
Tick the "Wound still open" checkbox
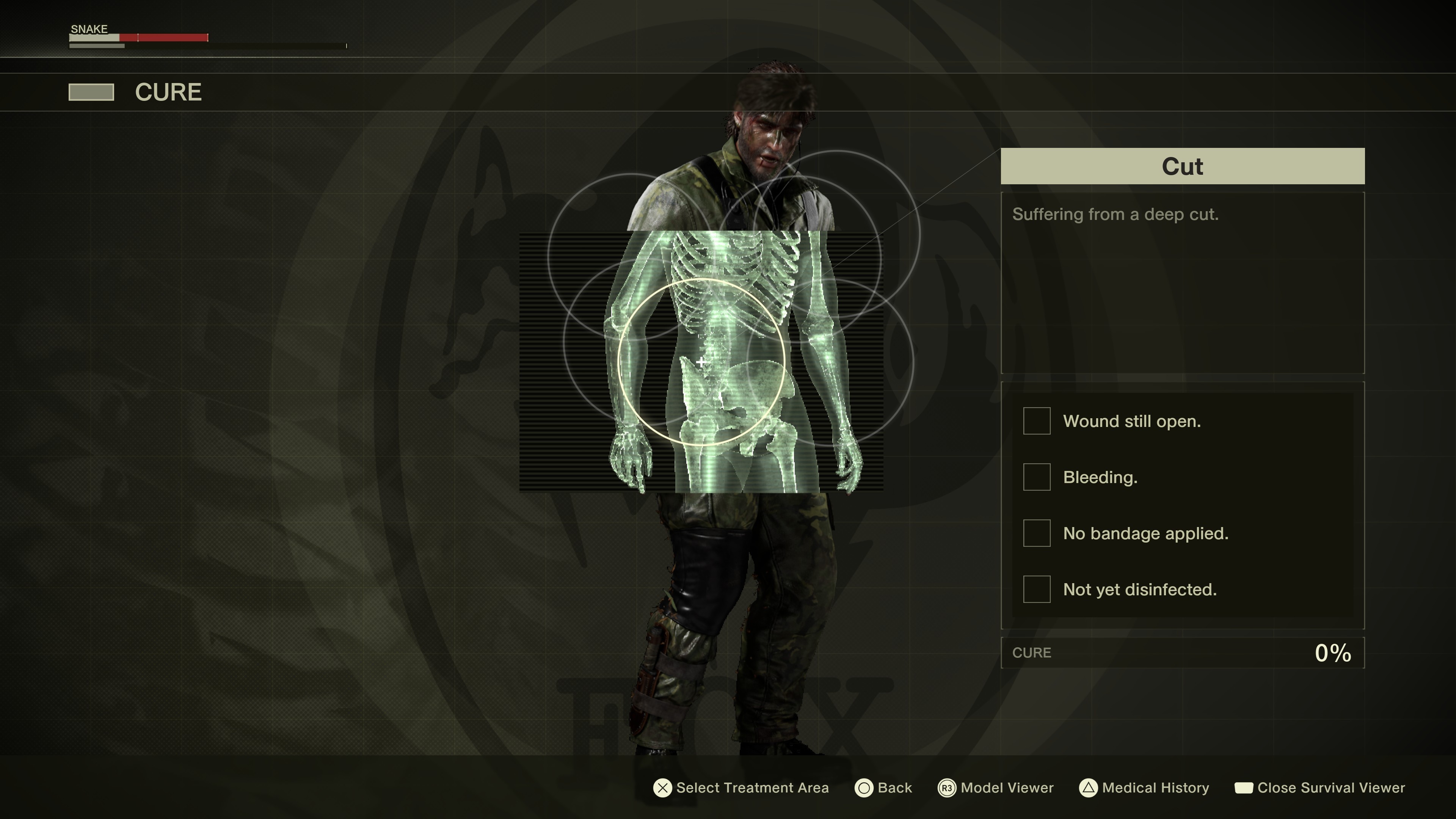1037,421
